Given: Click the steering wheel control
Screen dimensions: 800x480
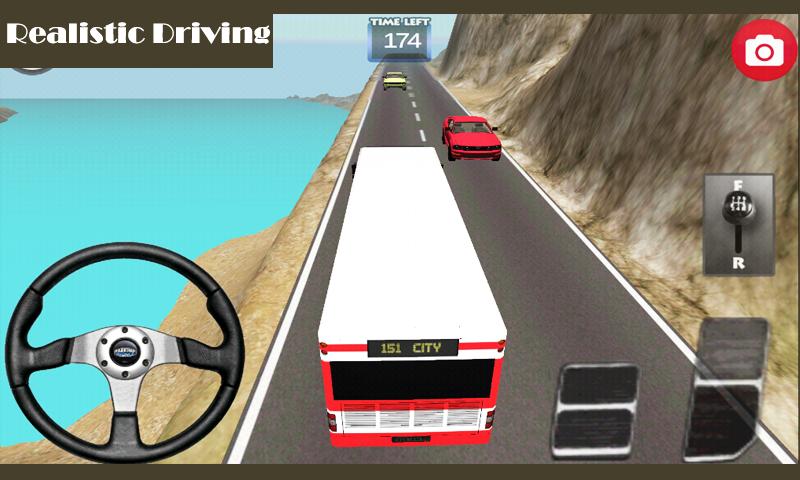Looking at the screenshot, I should pyautogui.click(x=124, y=349).
